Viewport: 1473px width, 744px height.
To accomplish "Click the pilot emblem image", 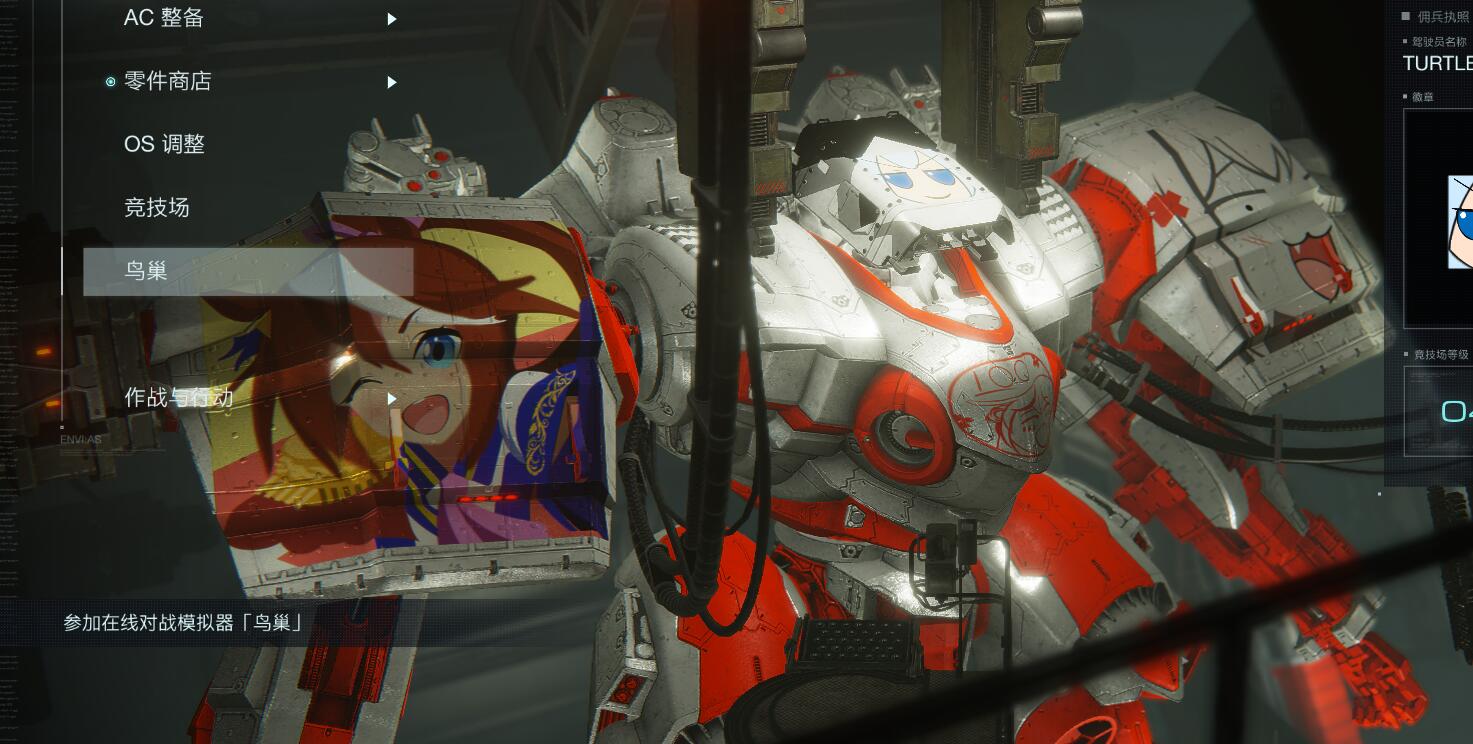I will [1458, 222].
